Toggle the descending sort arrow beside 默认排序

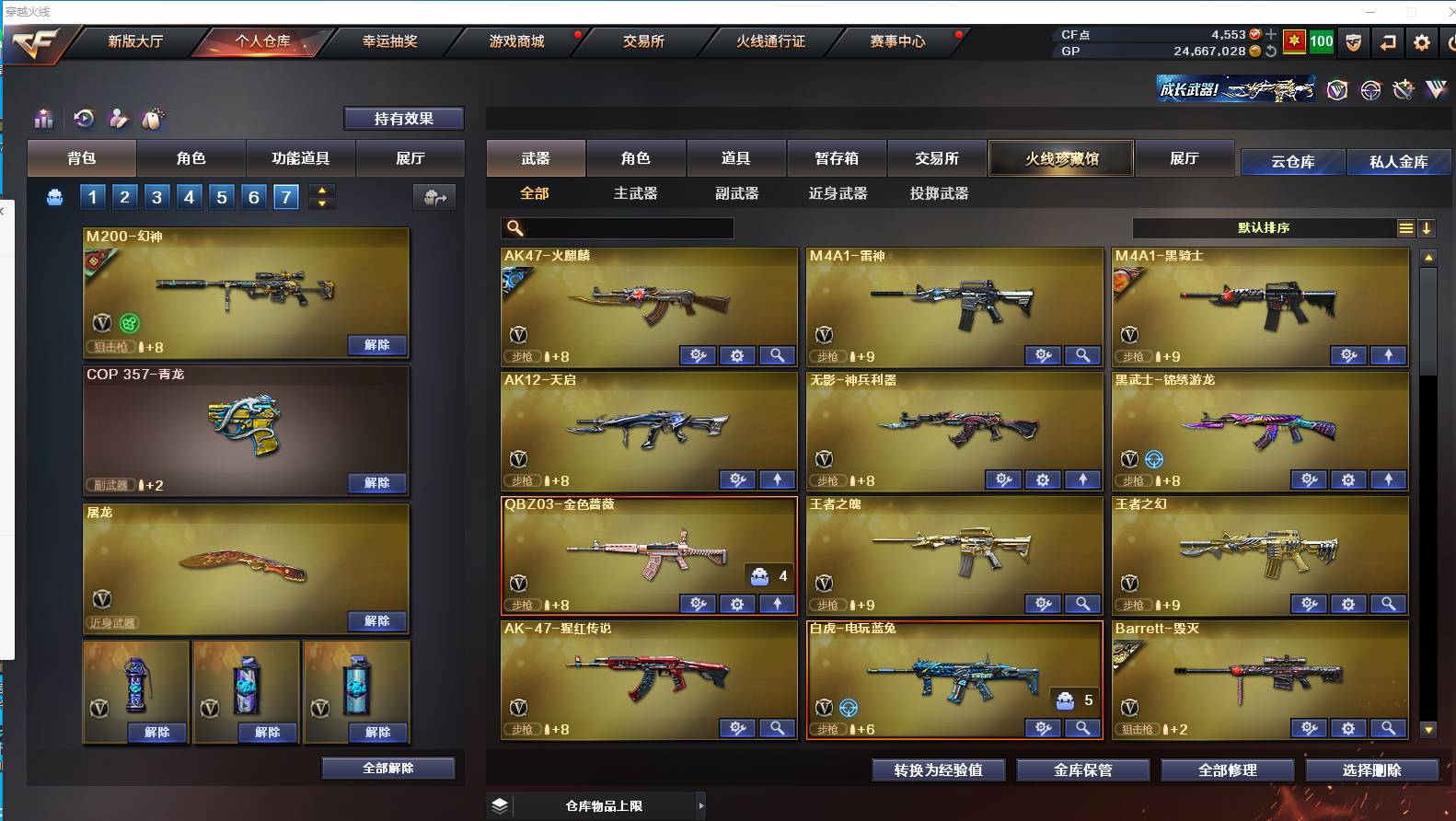[x=1427, y=227]
